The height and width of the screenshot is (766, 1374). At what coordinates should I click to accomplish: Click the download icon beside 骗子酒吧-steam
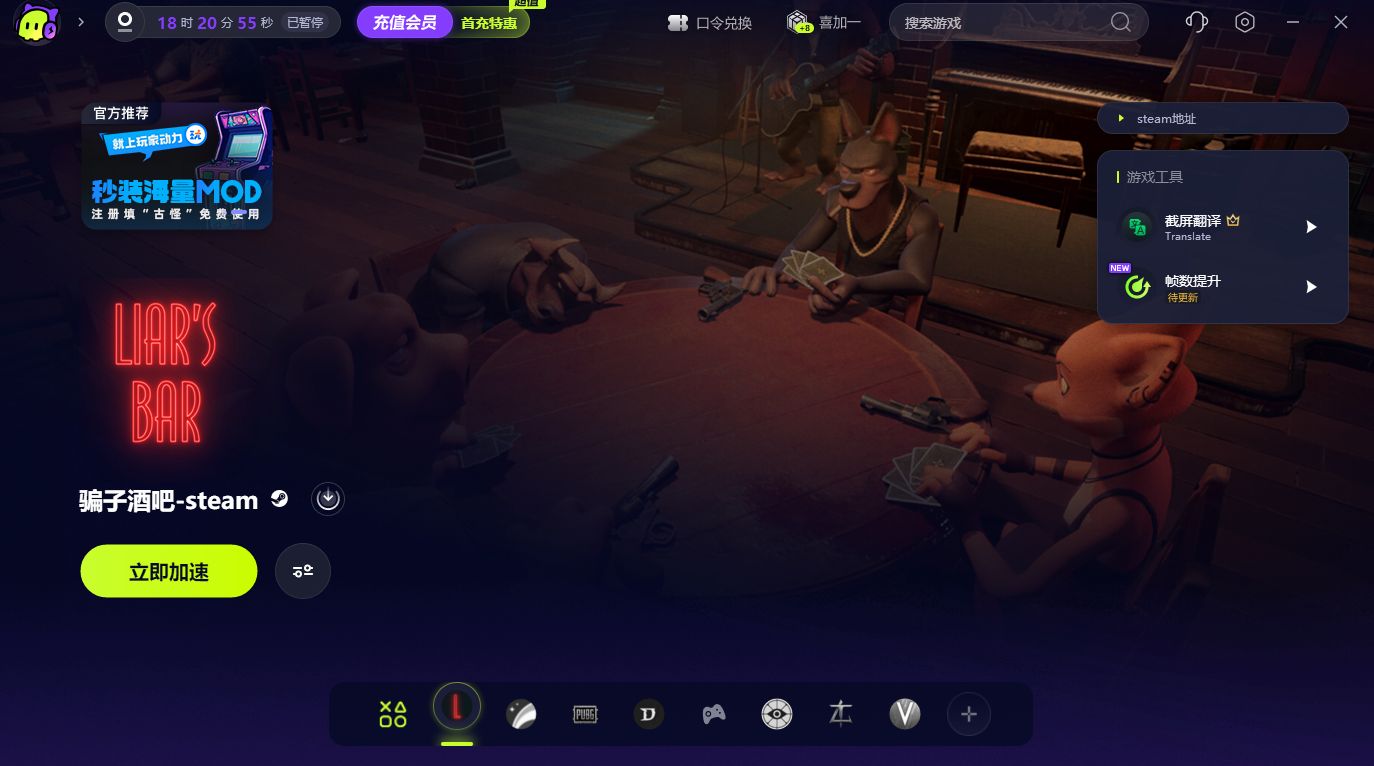pos(328,498)
